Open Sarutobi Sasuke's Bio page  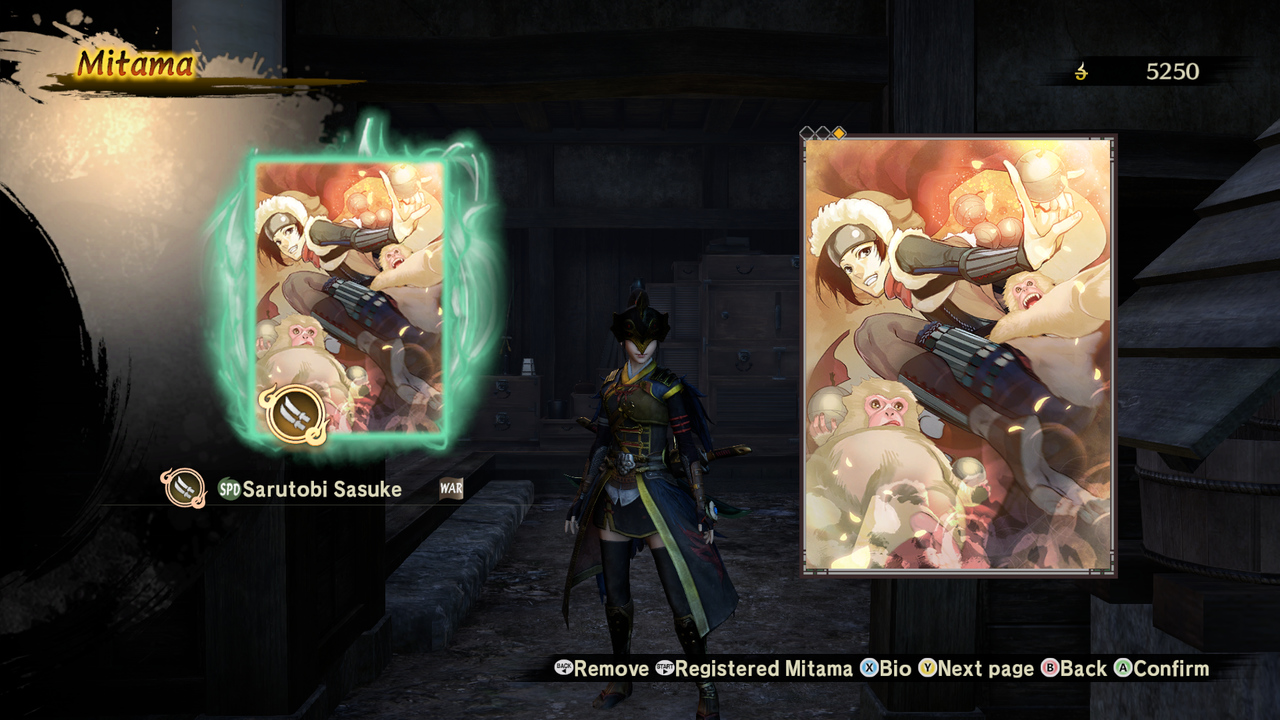[889, 668]
